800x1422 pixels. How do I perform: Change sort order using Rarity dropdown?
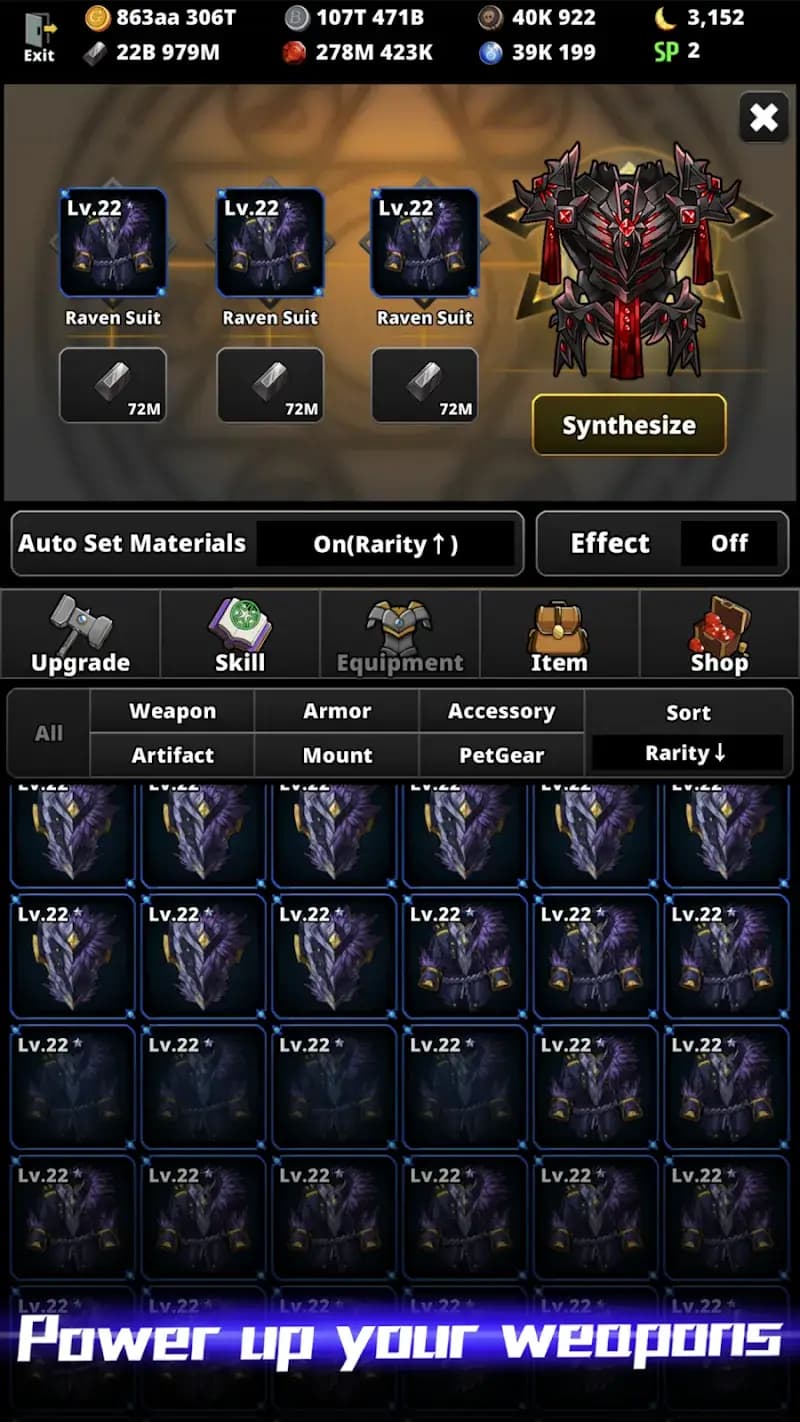(687, 753)
